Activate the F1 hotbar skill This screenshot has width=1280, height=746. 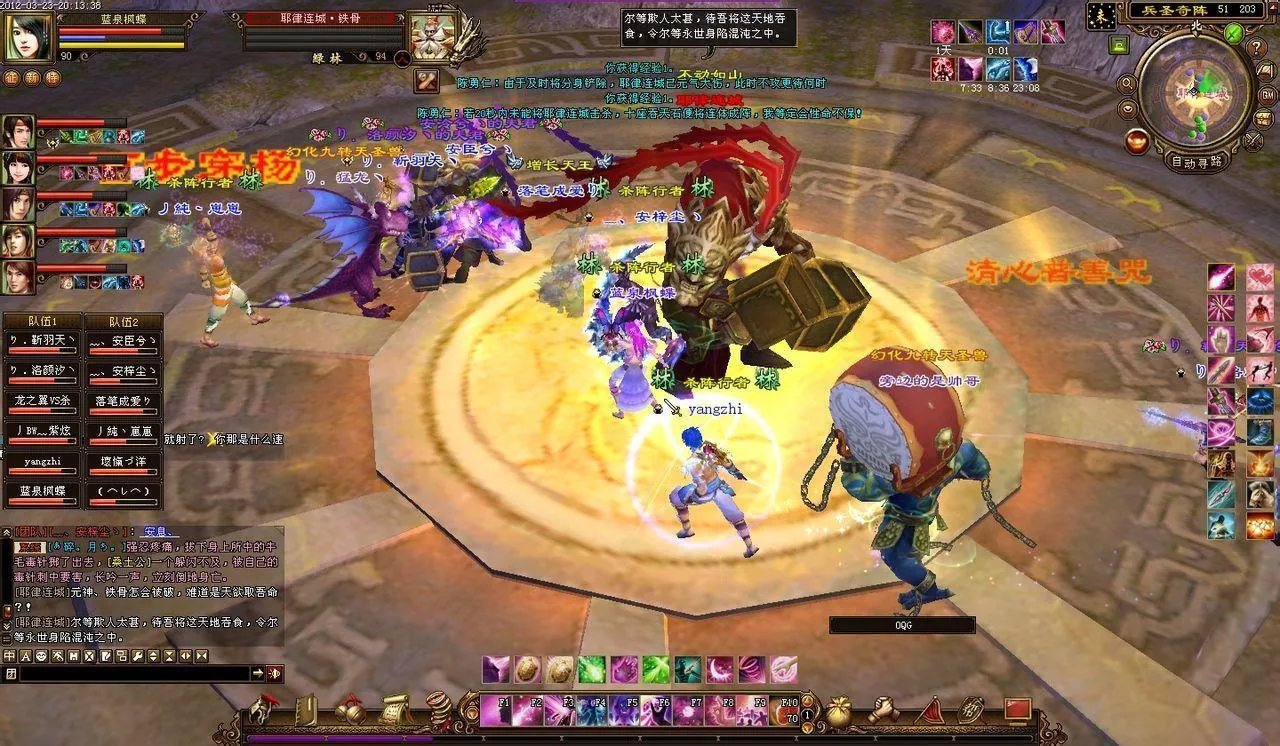tap(496, 711)
